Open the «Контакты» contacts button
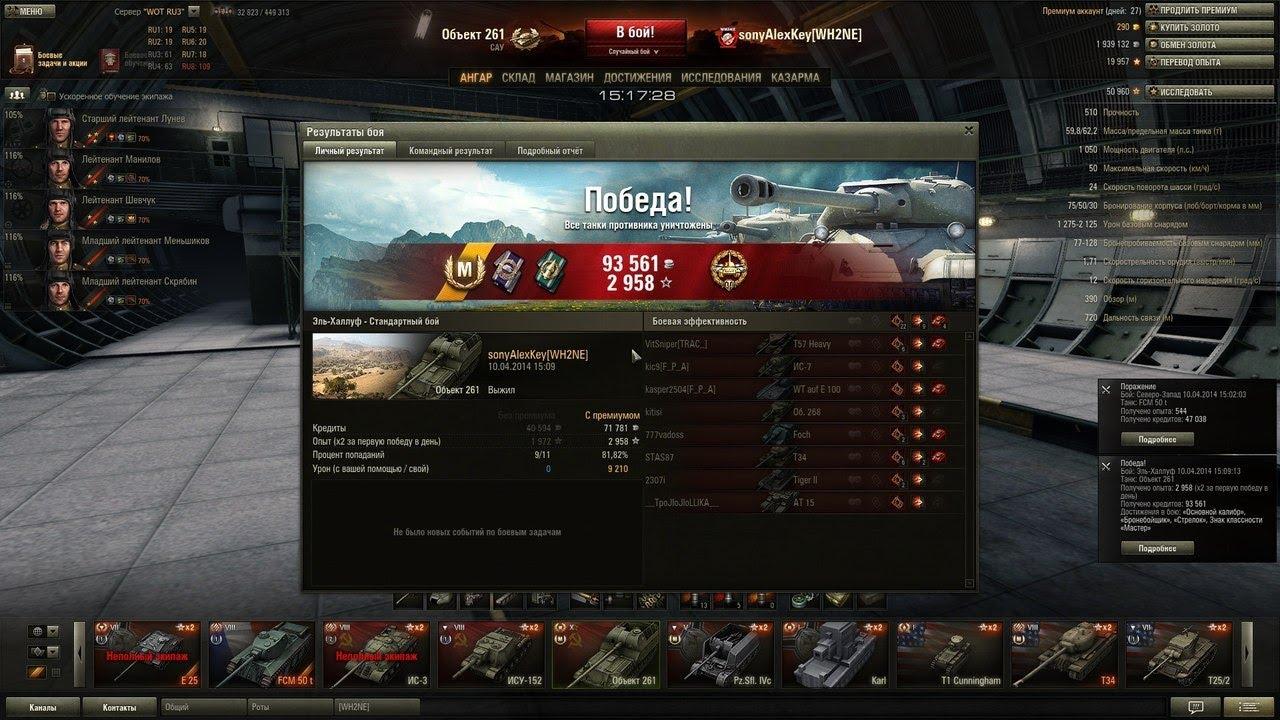Image resolution: width=1280 pixels, height=720 pixels. [118, 707]
